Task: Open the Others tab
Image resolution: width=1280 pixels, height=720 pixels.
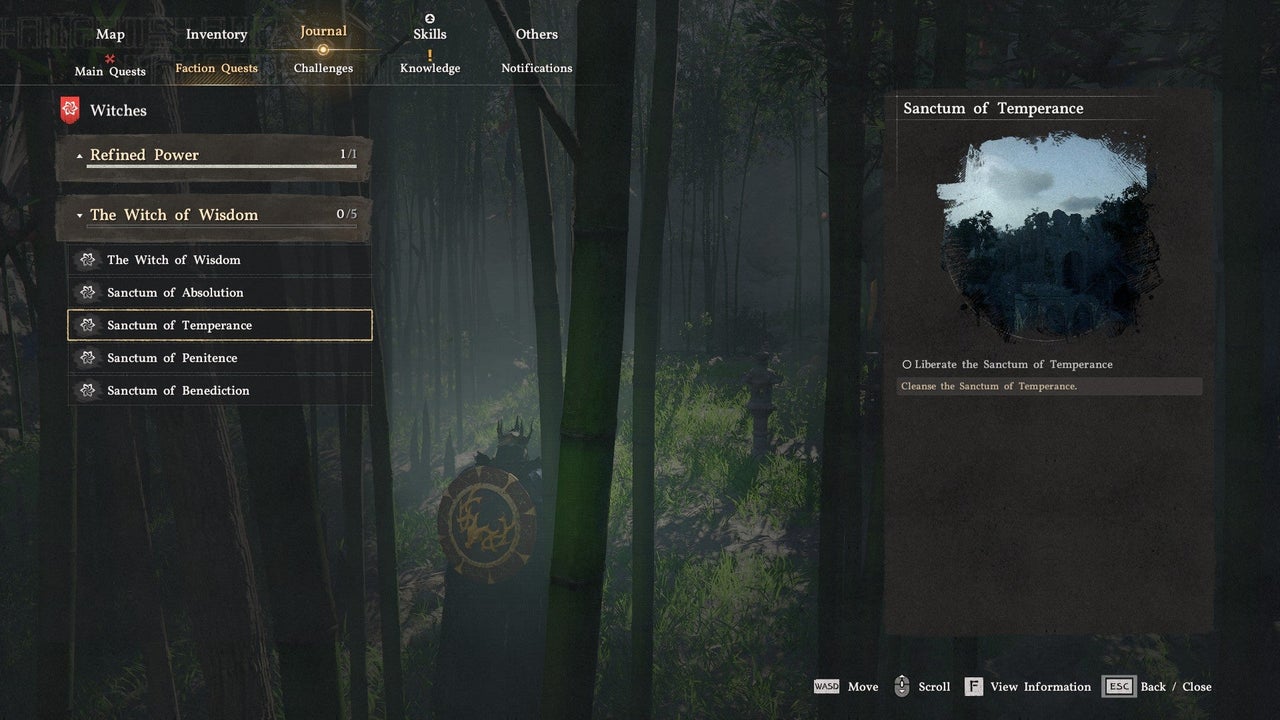Action: click(x=537, y=34)
